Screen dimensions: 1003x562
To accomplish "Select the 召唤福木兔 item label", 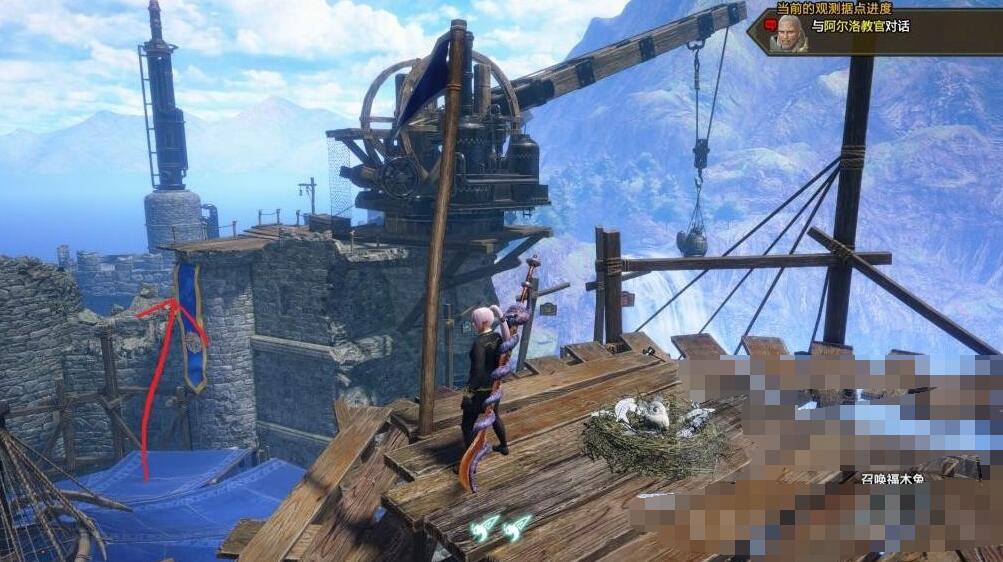I will (895, 478).
